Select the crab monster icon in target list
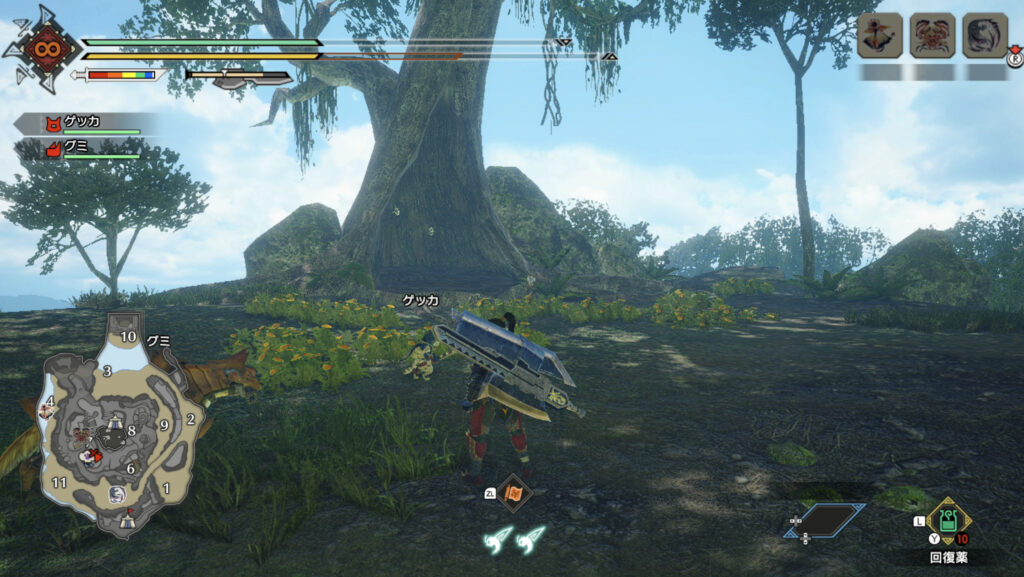Viewport: 1024px width, 577px height. point(932,36)
